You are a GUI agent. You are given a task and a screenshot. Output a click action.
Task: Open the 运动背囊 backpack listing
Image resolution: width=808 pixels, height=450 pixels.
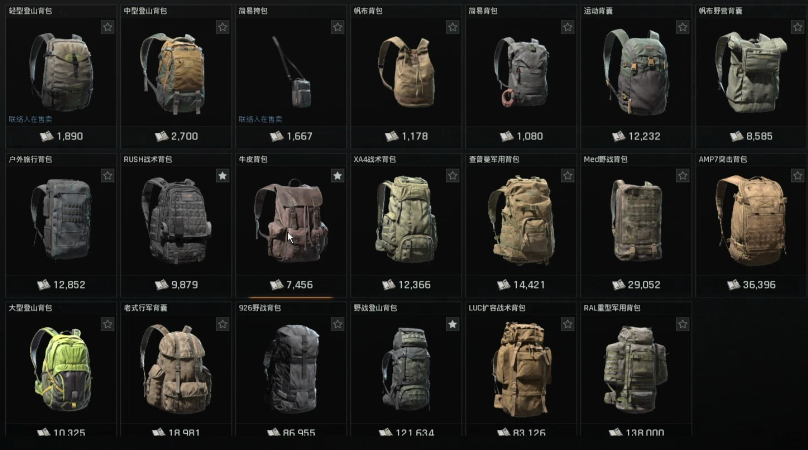[x=635, y=73]
